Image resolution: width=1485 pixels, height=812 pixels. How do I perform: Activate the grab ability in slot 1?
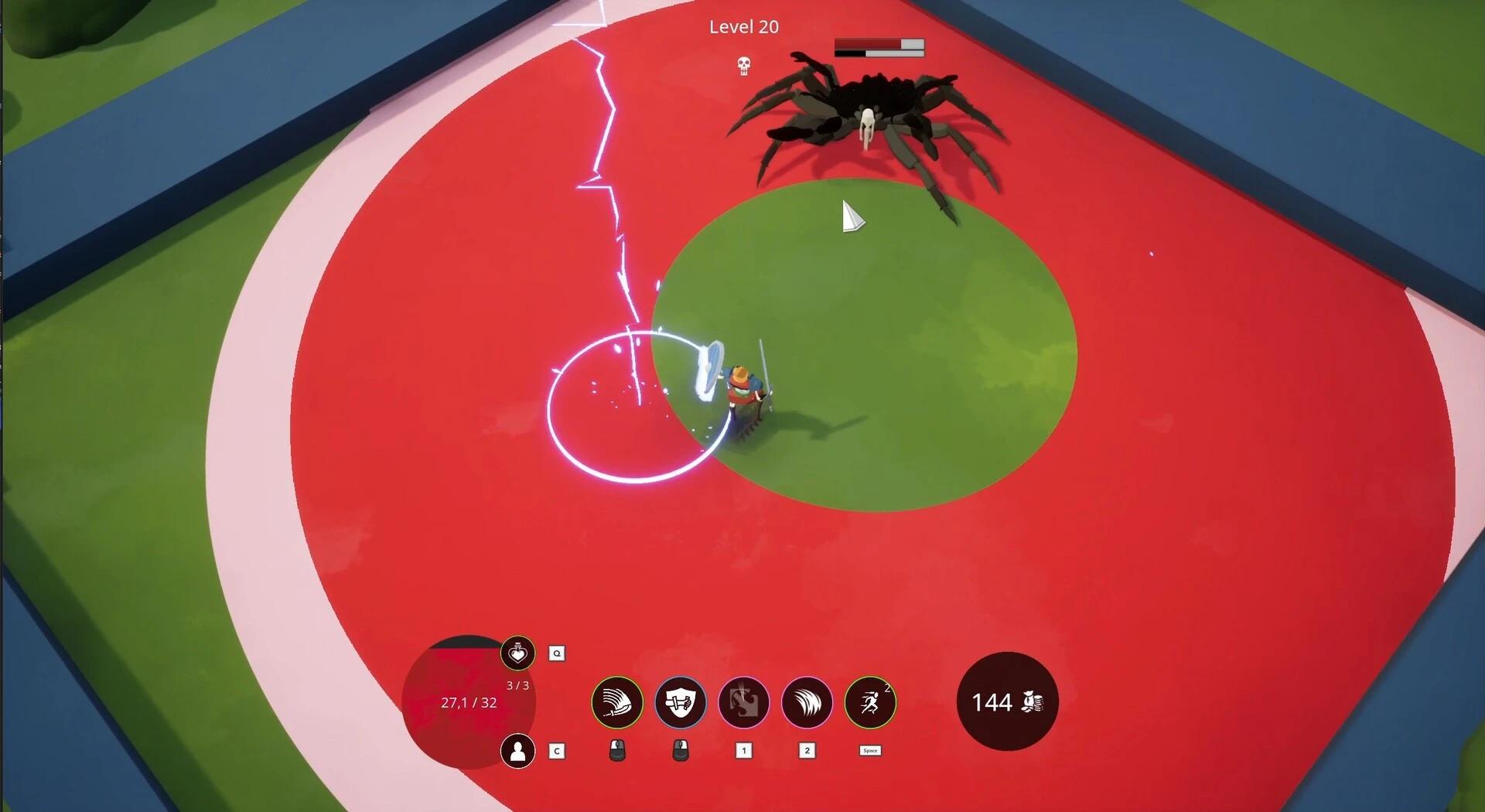point(744,702)
